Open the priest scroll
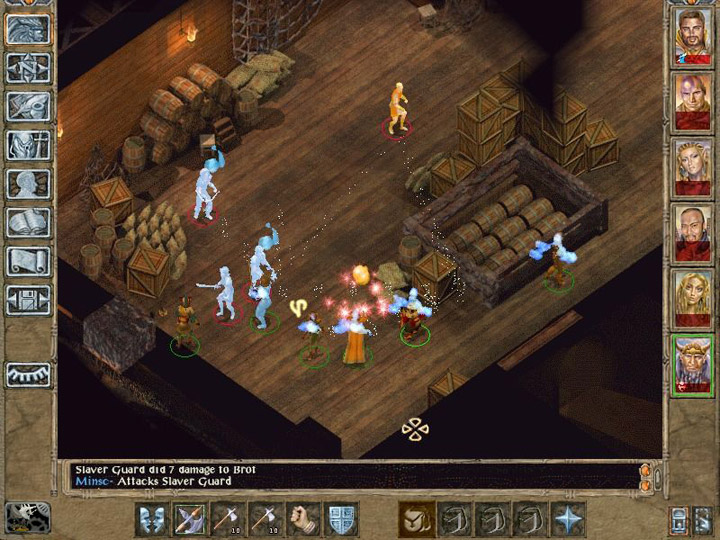 (28, 262)
